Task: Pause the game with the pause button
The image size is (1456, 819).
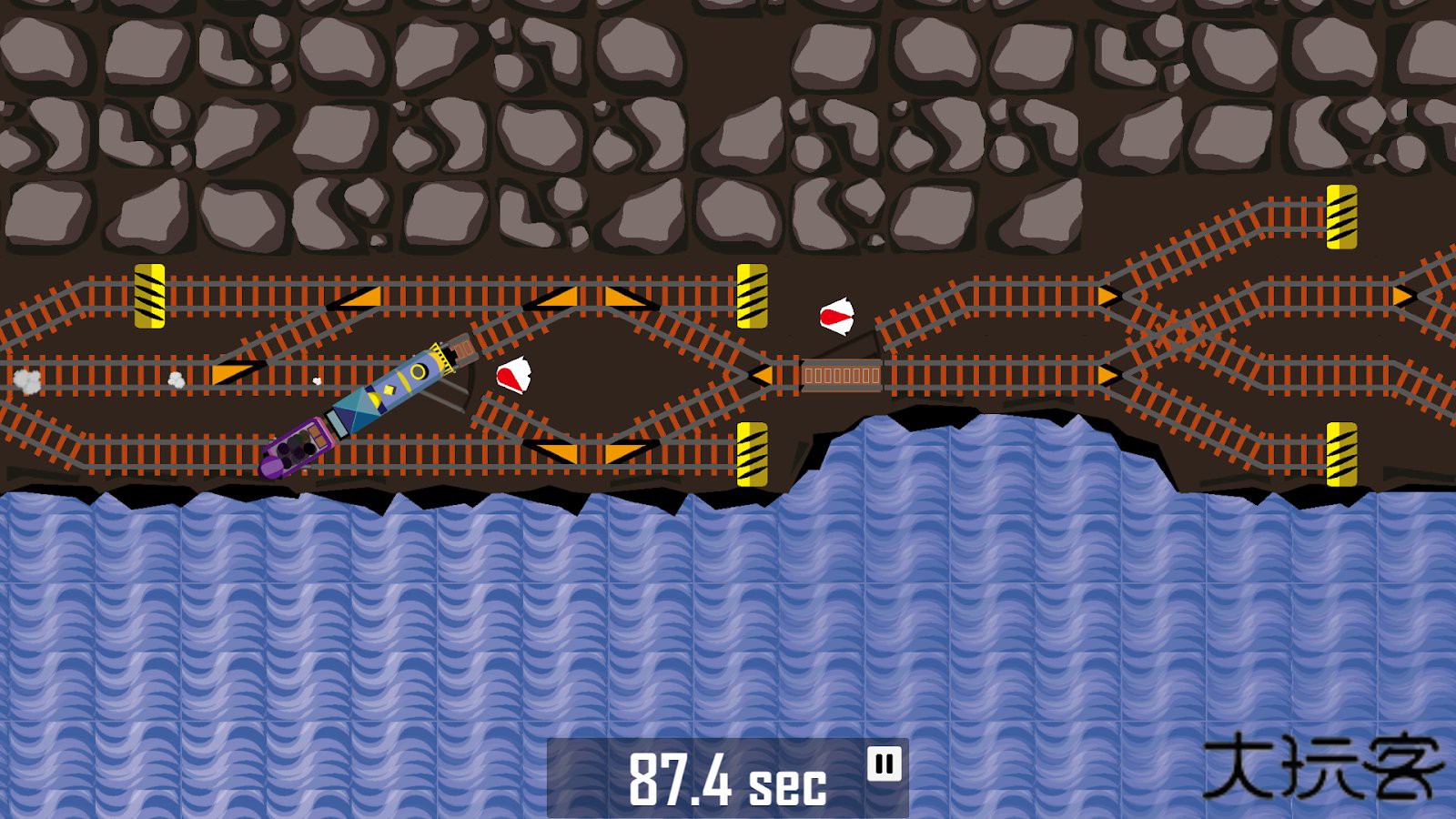Action: pos(884,763)
